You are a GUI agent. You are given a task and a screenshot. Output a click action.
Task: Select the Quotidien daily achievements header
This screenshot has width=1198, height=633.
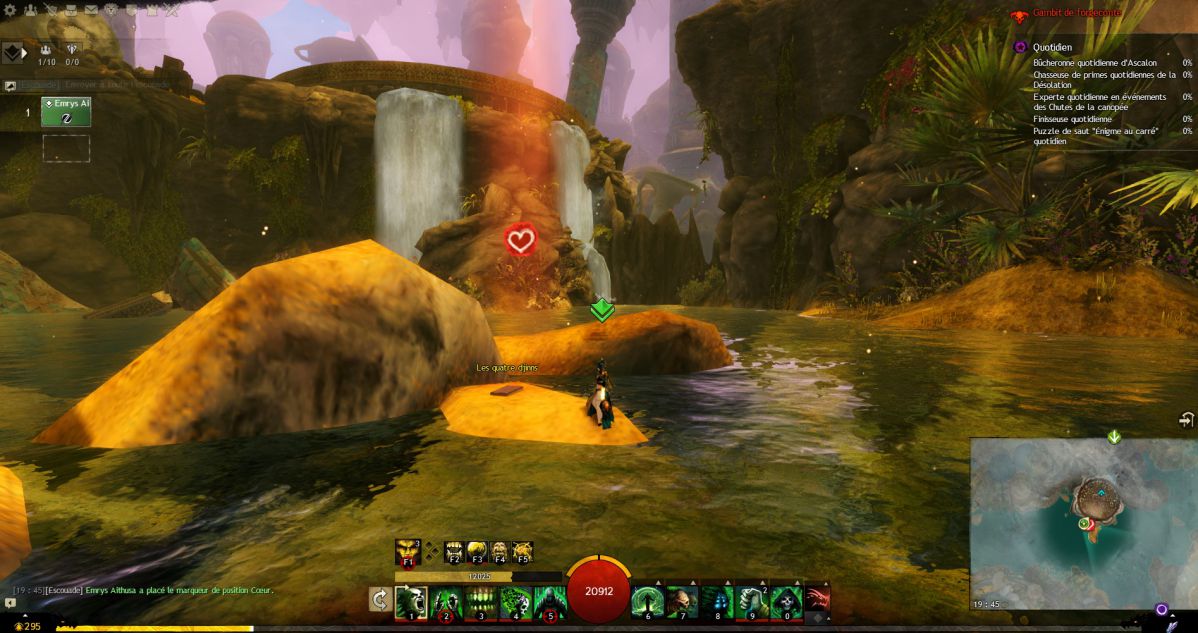coord(1053,46)
